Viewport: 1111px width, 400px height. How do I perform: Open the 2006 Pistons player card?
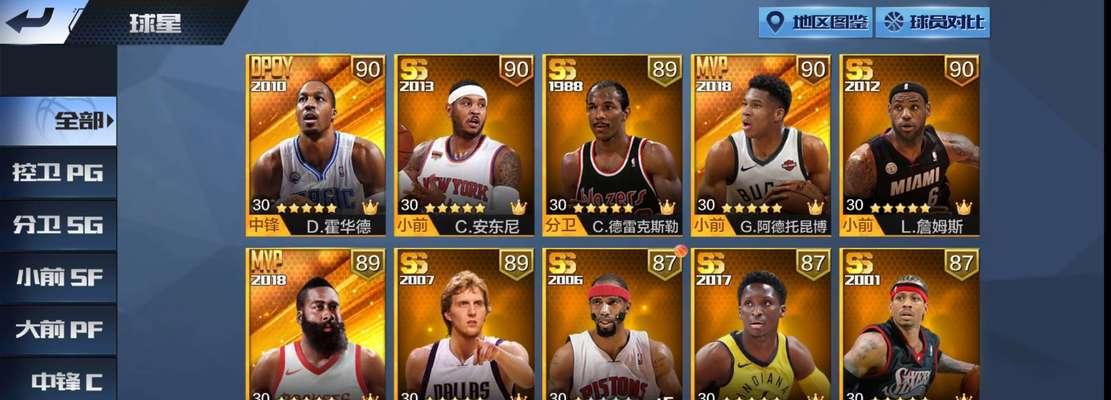(x=612, y=325)
